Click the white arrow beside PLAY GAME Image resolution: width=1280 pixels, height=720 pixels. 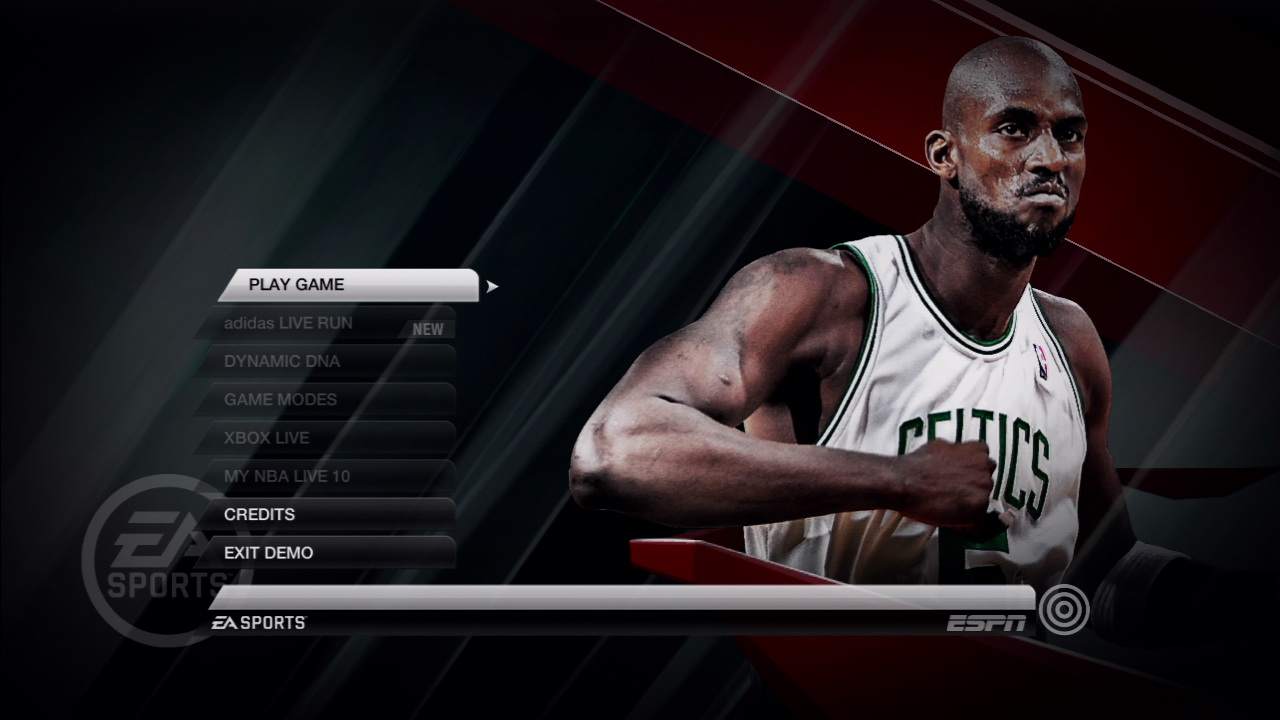point(490,285)
